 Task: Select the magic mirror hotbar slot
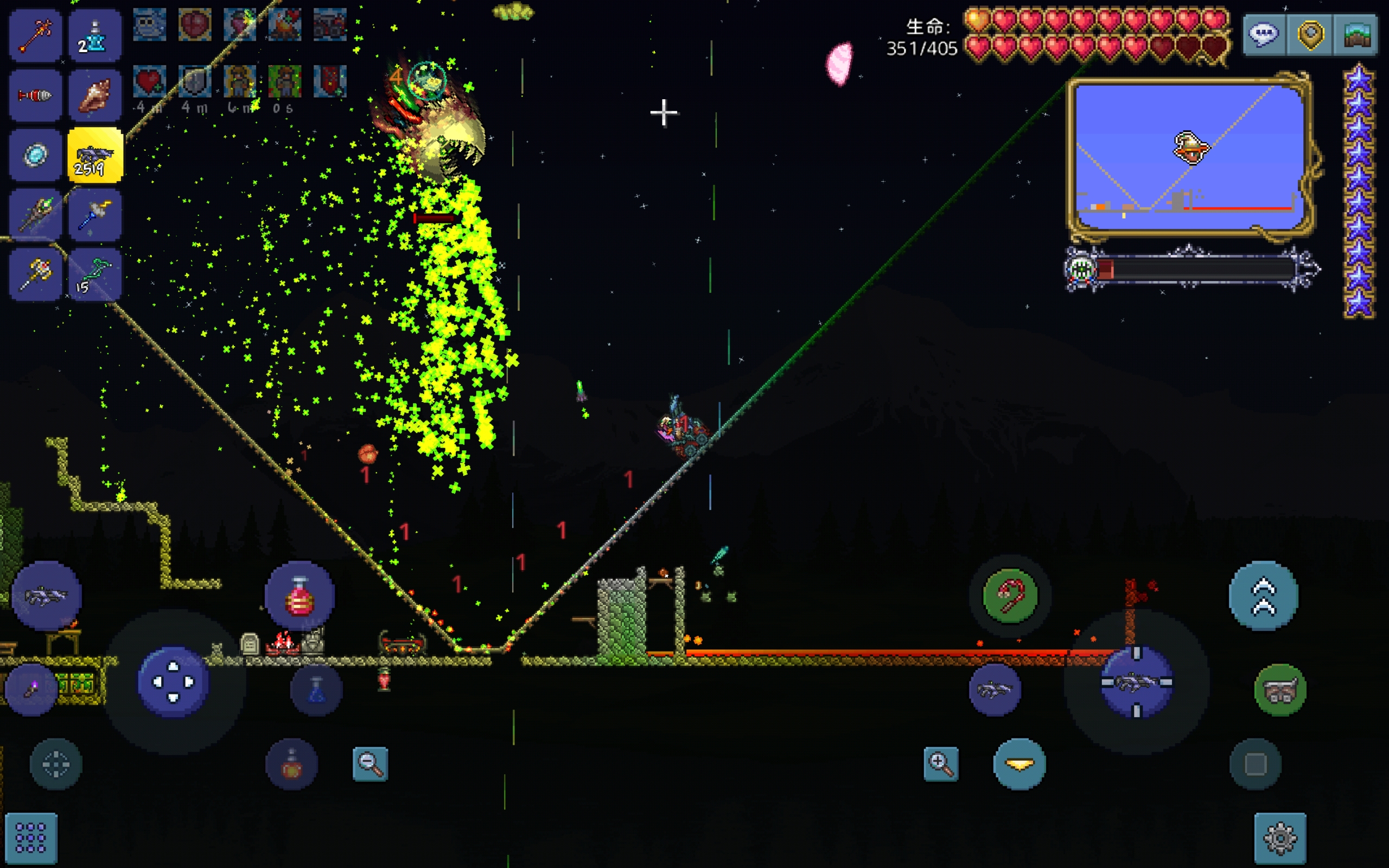point(36,156)
